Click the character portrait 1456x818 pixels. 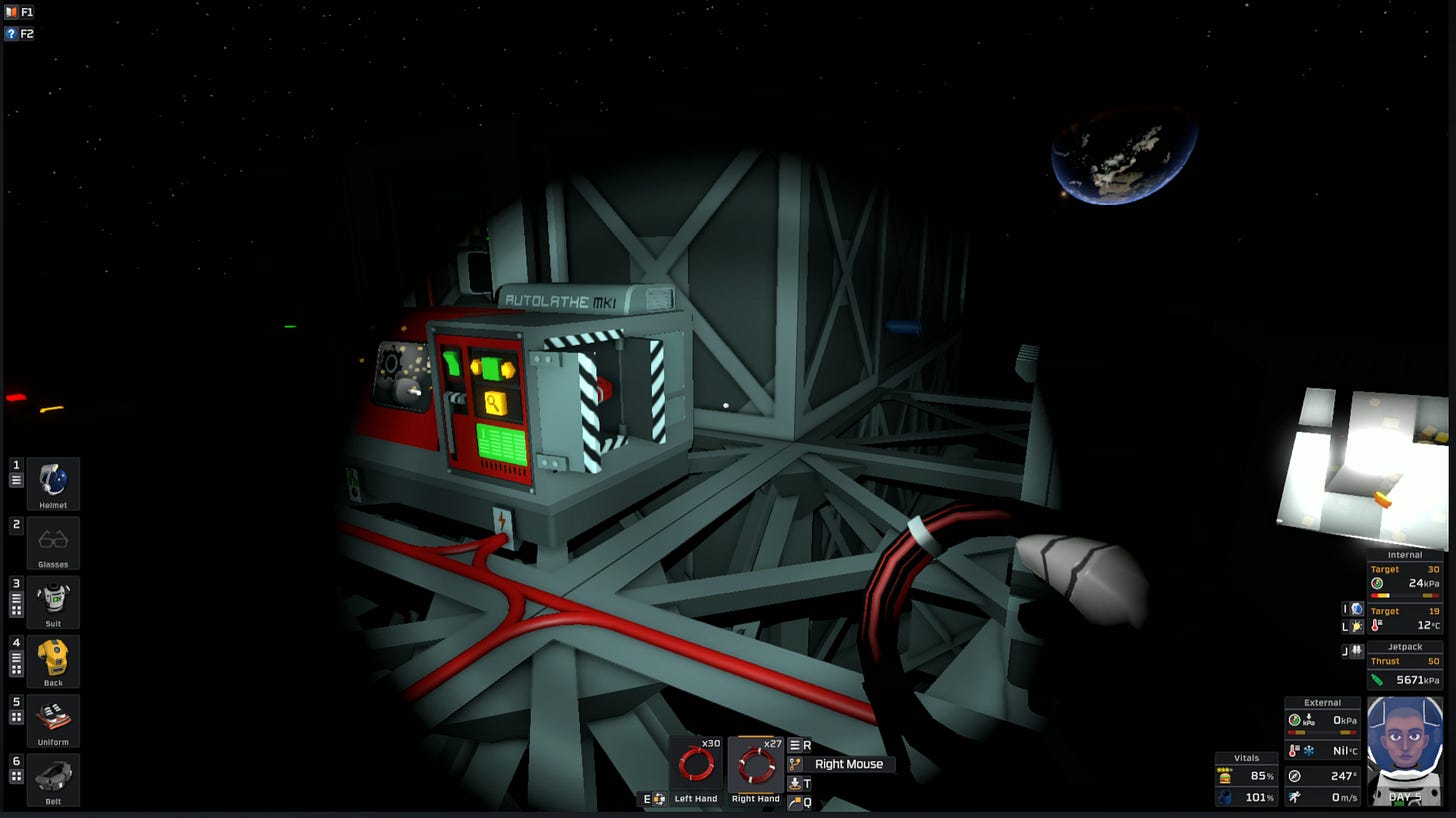1404,750
